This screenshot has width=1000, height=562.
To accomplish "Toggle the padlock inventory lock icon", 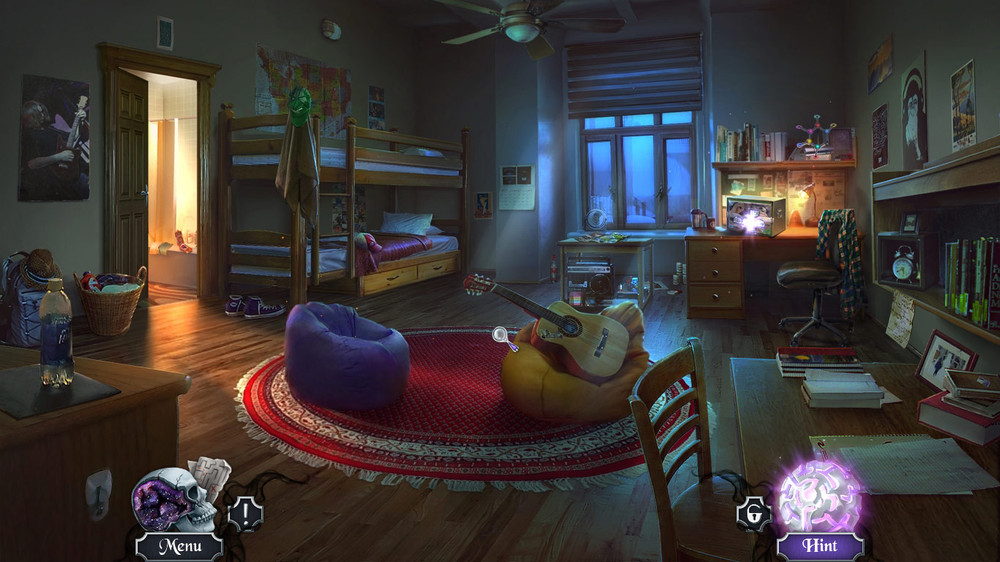I will coord(753,514).
